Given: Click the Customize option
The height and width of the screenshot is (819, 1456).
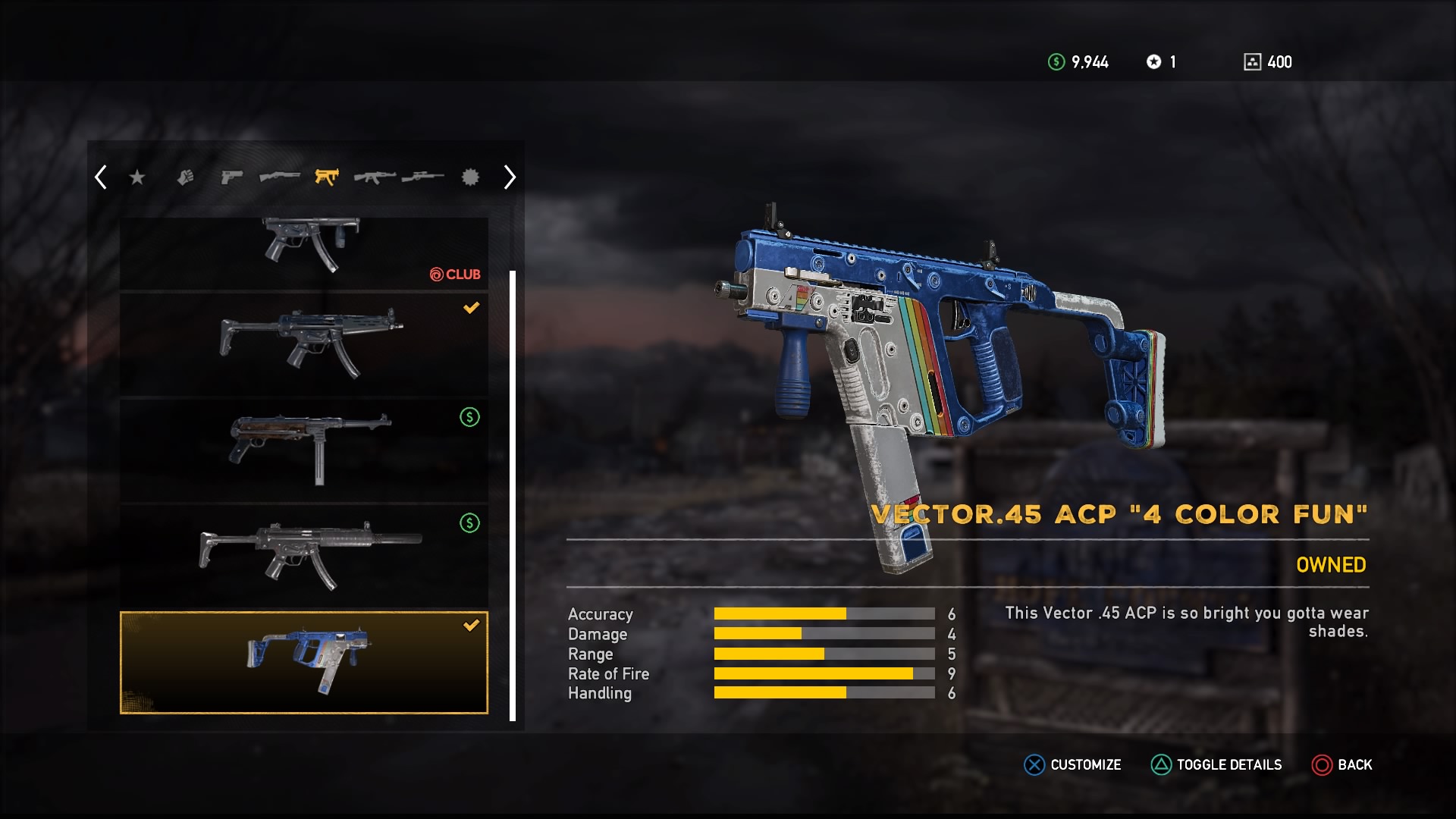Looking at the screenshot, I should 1072,764.
